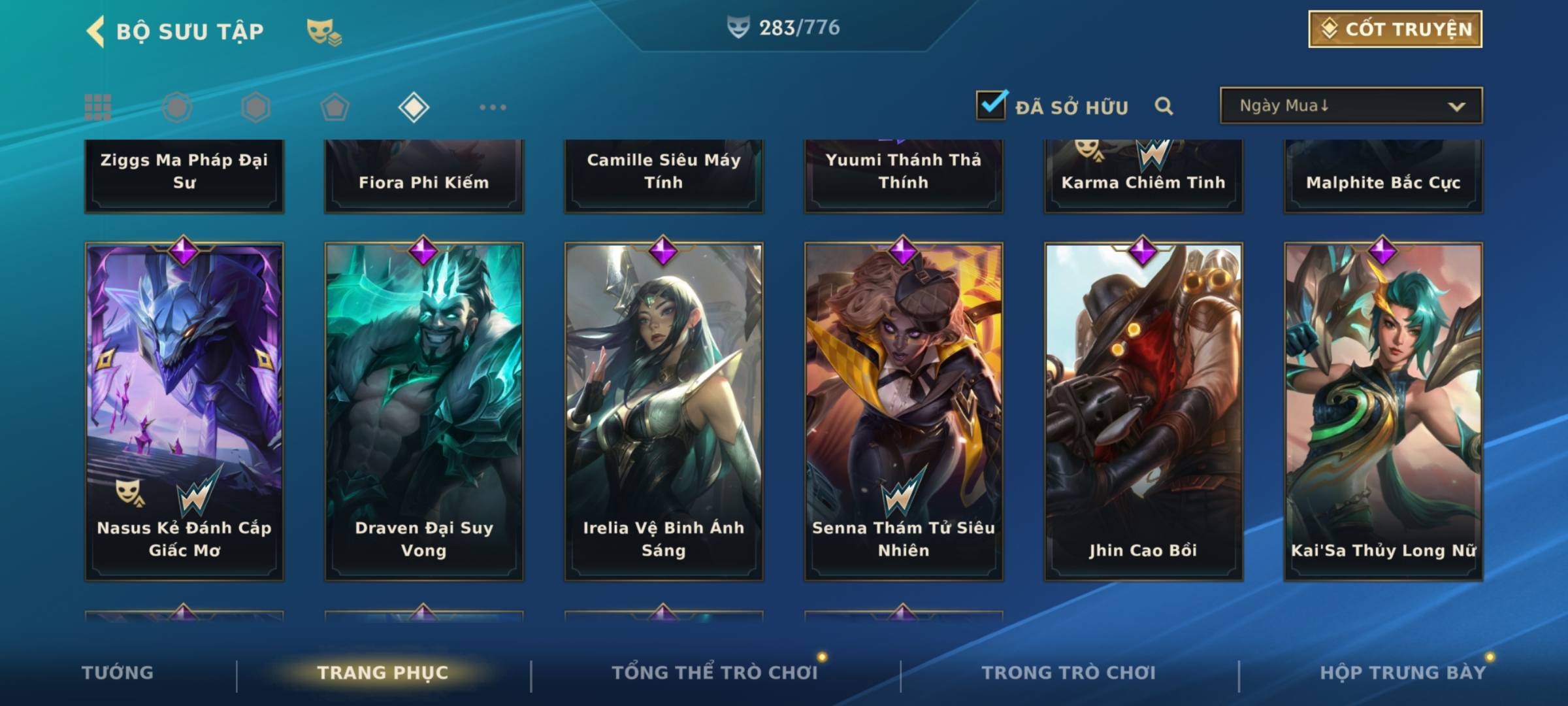
Task: Switch to the Tướng tab
Action: [118, 673]
